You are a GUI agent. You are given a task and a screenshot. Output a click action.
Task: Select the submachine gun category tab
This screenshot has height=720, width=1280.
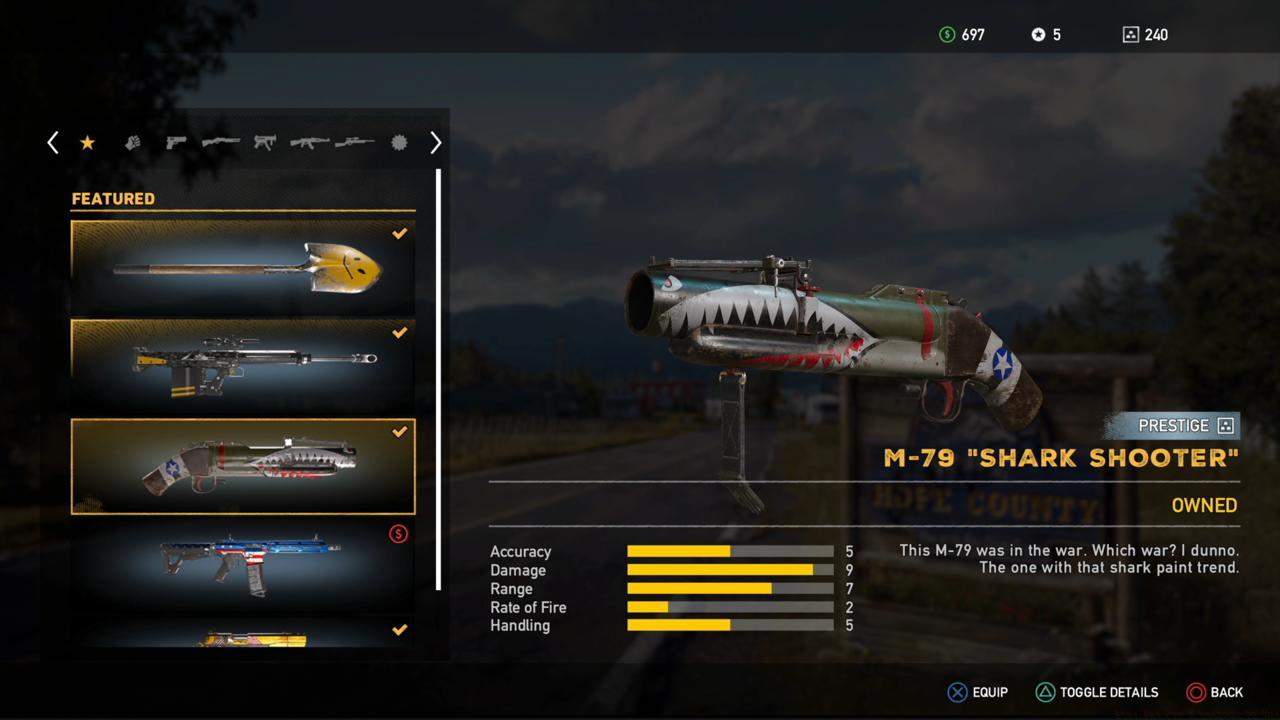click(x=264, y=143)
